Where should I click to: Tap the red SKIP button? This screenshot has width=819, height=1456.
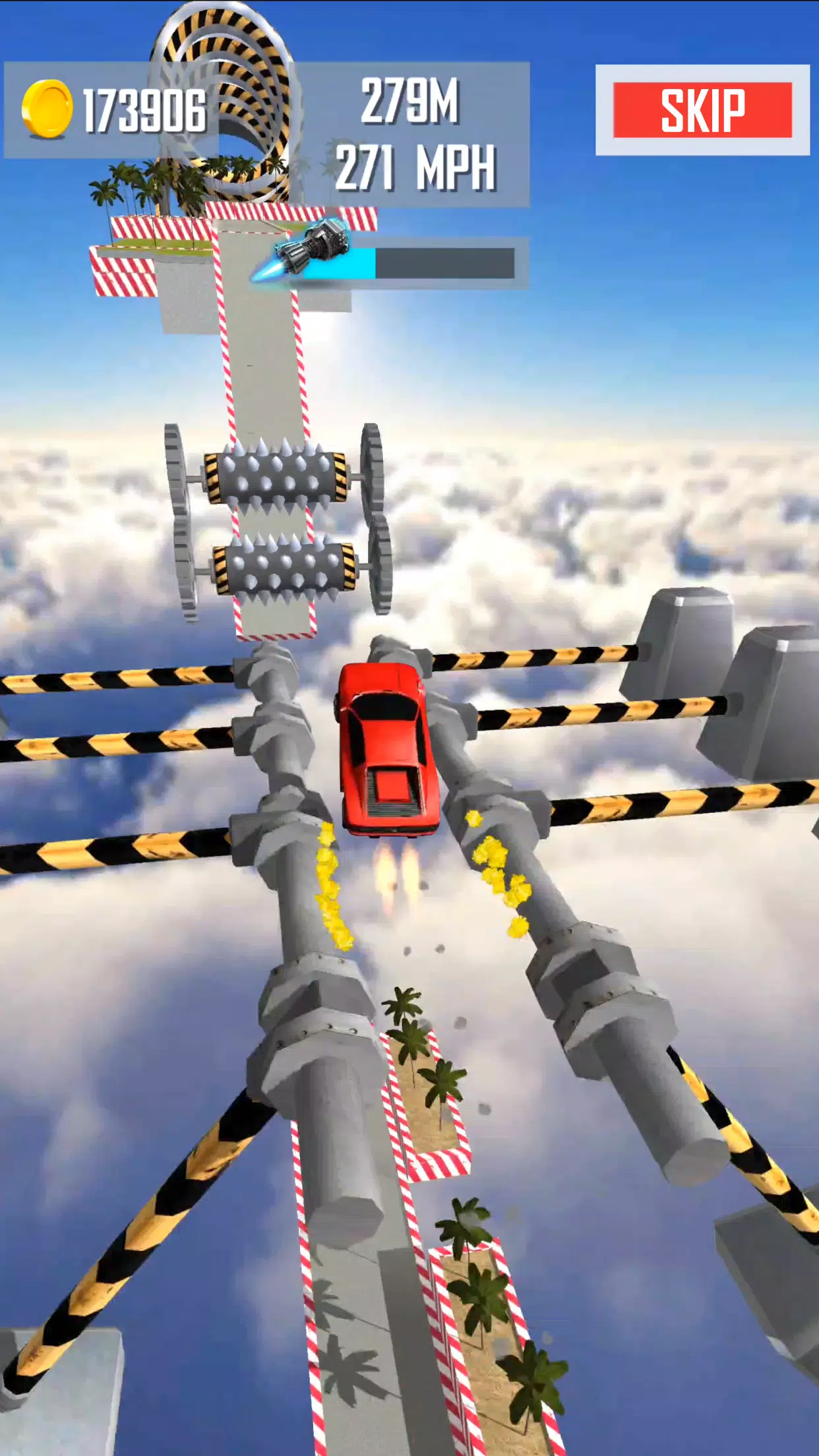[x=702, y=110]
